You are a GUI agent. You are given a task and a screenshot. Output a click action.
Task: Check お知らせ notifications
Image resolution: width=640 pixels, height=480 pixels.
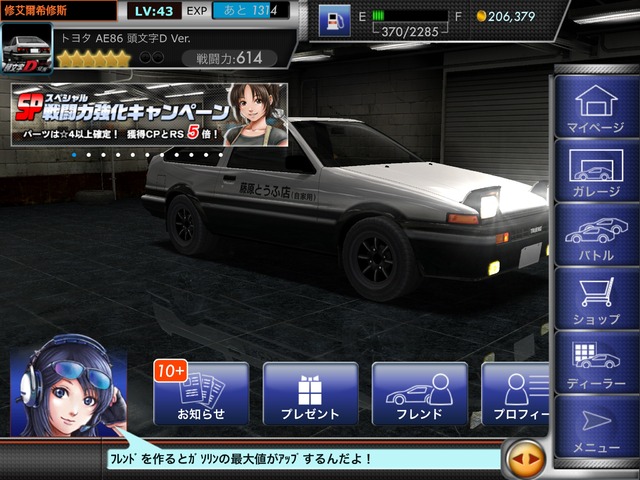201,393
